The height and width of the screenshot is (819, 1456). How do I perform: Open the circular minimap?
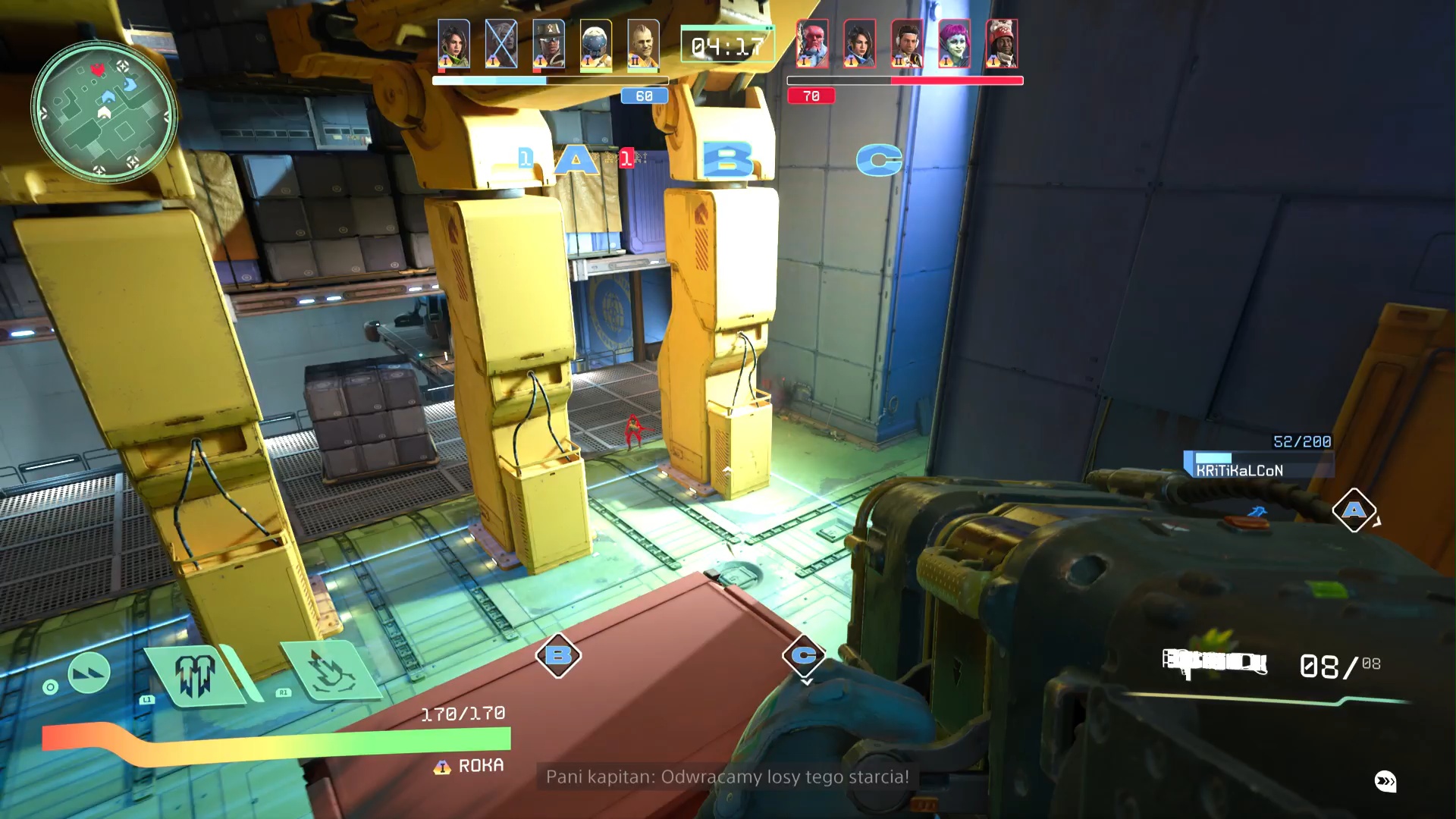coord(104,112)
